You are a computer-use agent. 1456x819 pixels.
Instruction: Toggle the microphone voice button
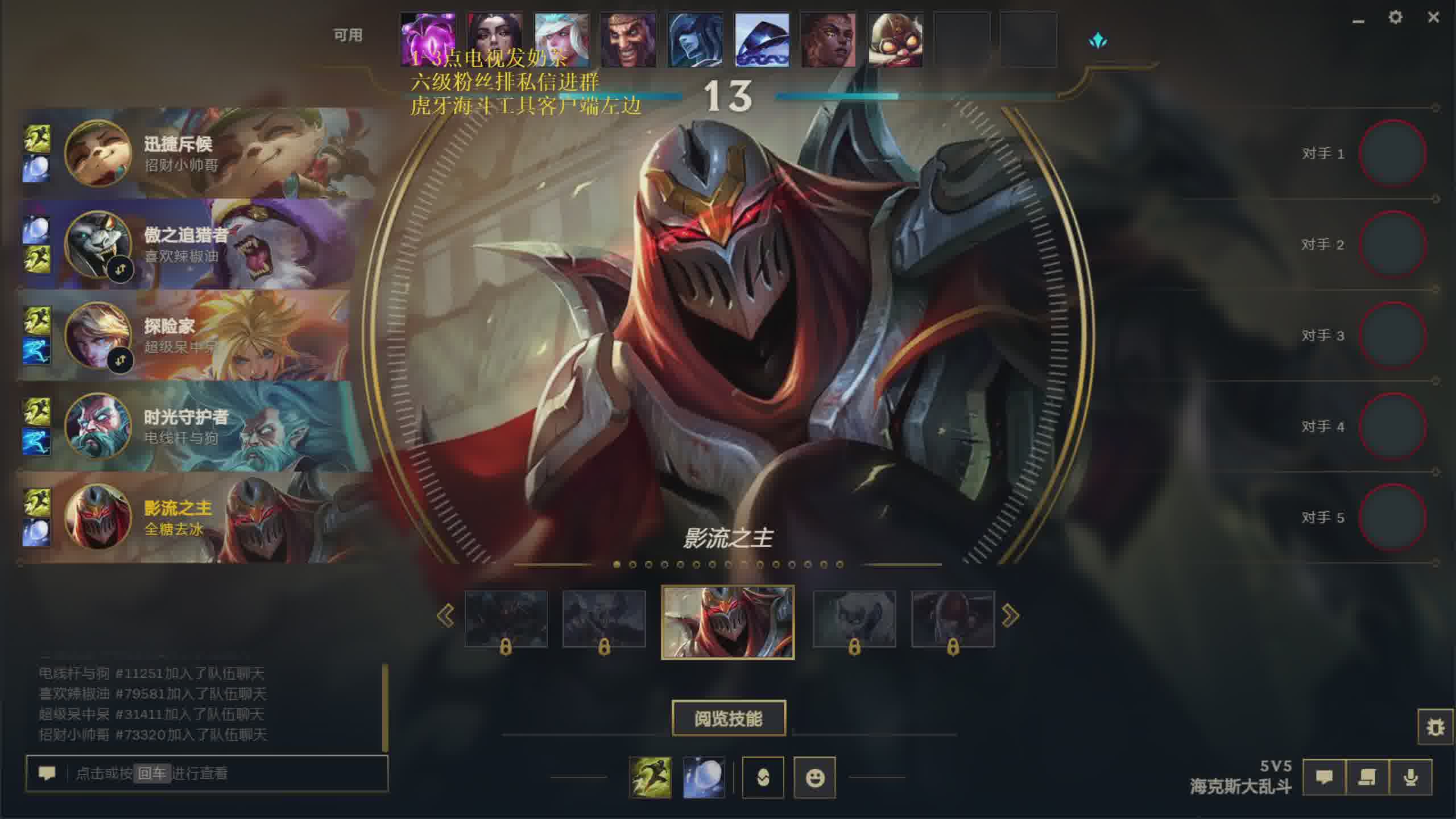click(1410, 777)
